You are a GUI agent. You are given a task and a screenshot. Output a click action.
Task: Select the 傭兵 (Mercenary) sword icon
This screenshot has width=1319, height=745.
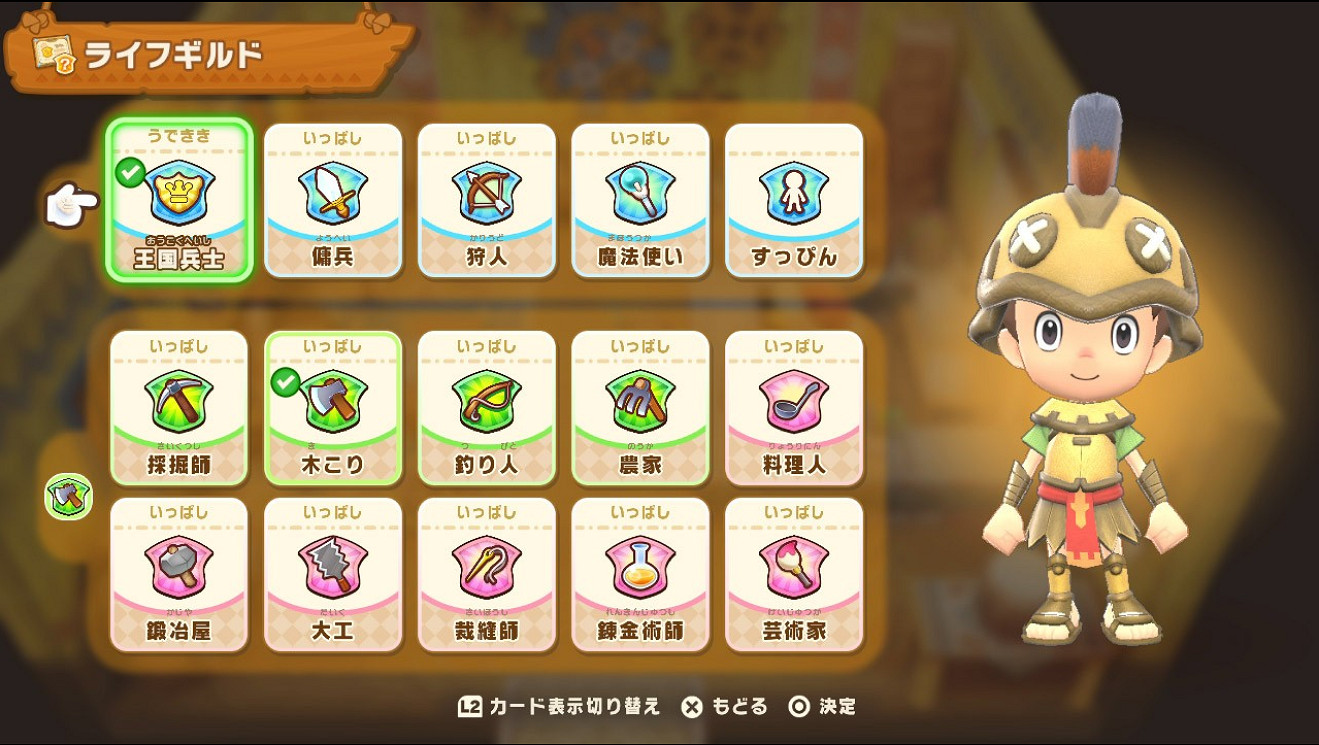333,196
